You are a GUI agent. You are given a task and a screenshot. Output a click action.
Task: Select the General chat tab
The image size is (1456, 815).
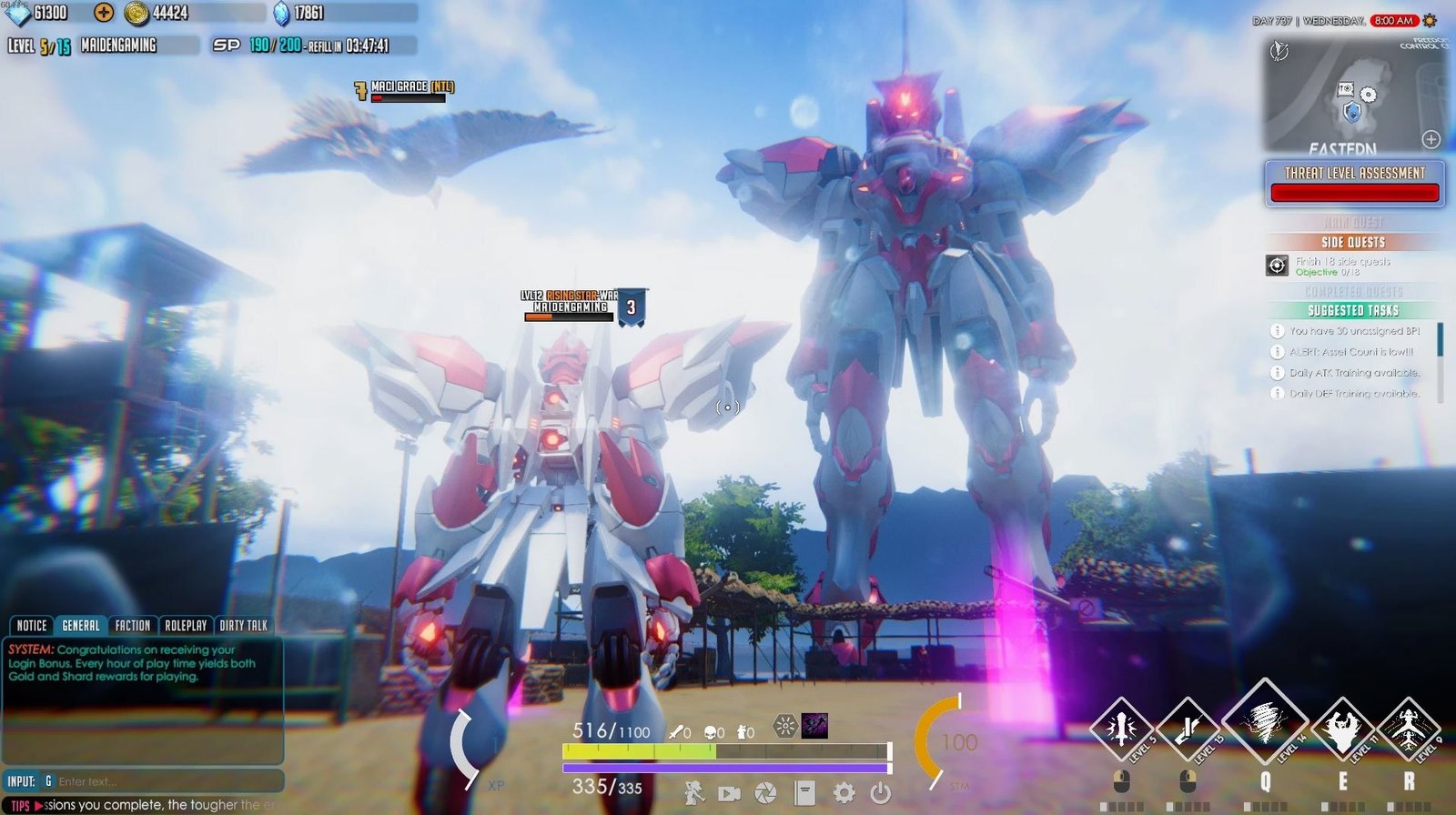click(81, 626)
